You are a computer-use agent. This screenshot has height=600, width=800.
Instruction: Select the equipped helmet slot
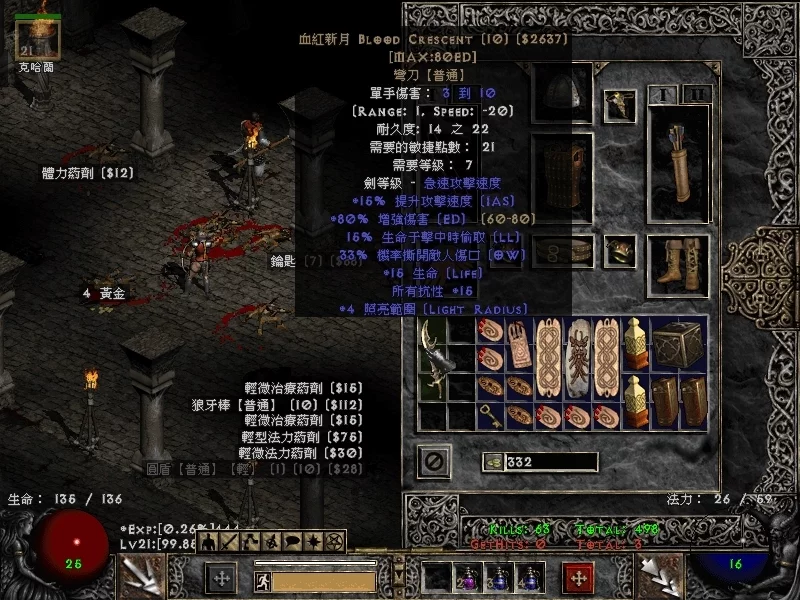(561, 95)
